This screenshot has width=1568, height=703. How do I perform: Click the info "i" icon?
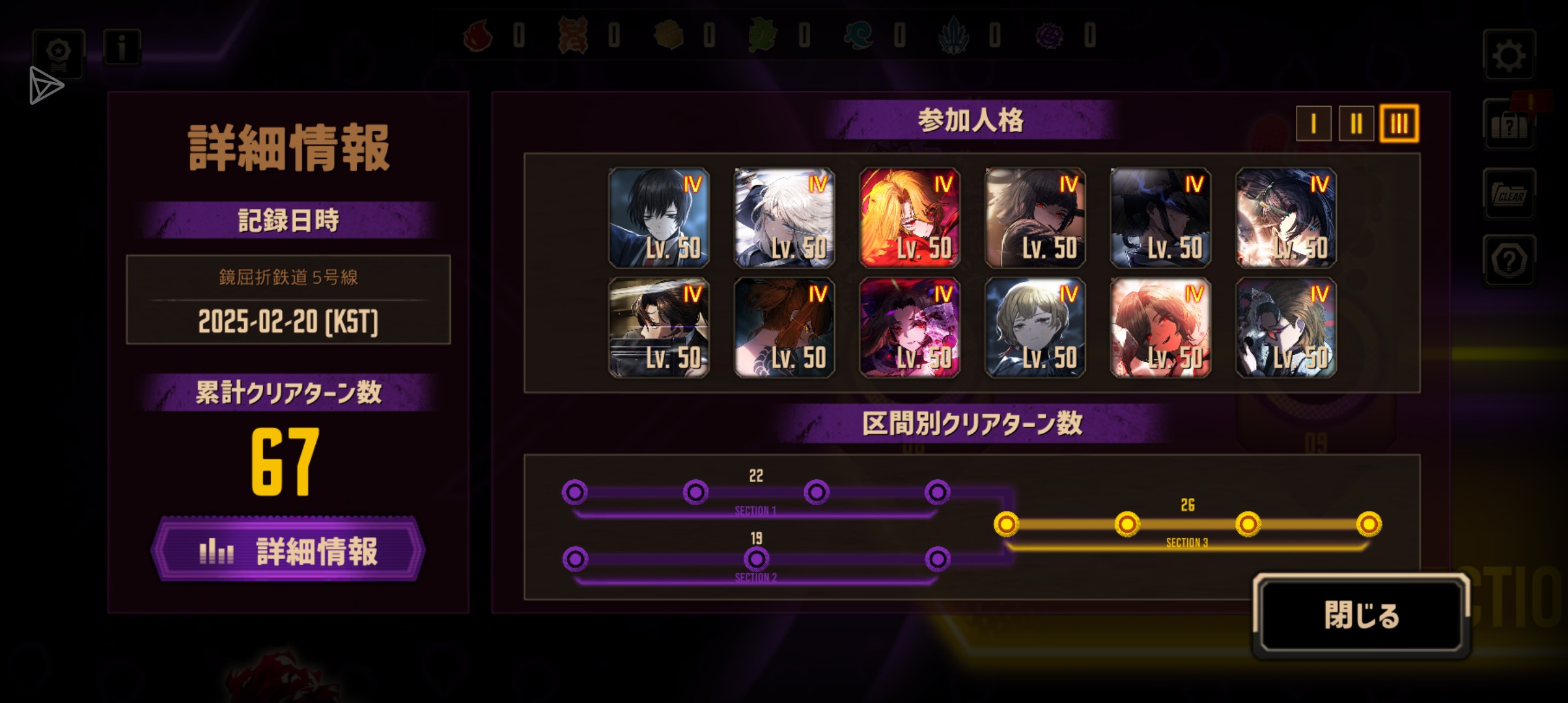click(121, 47)
